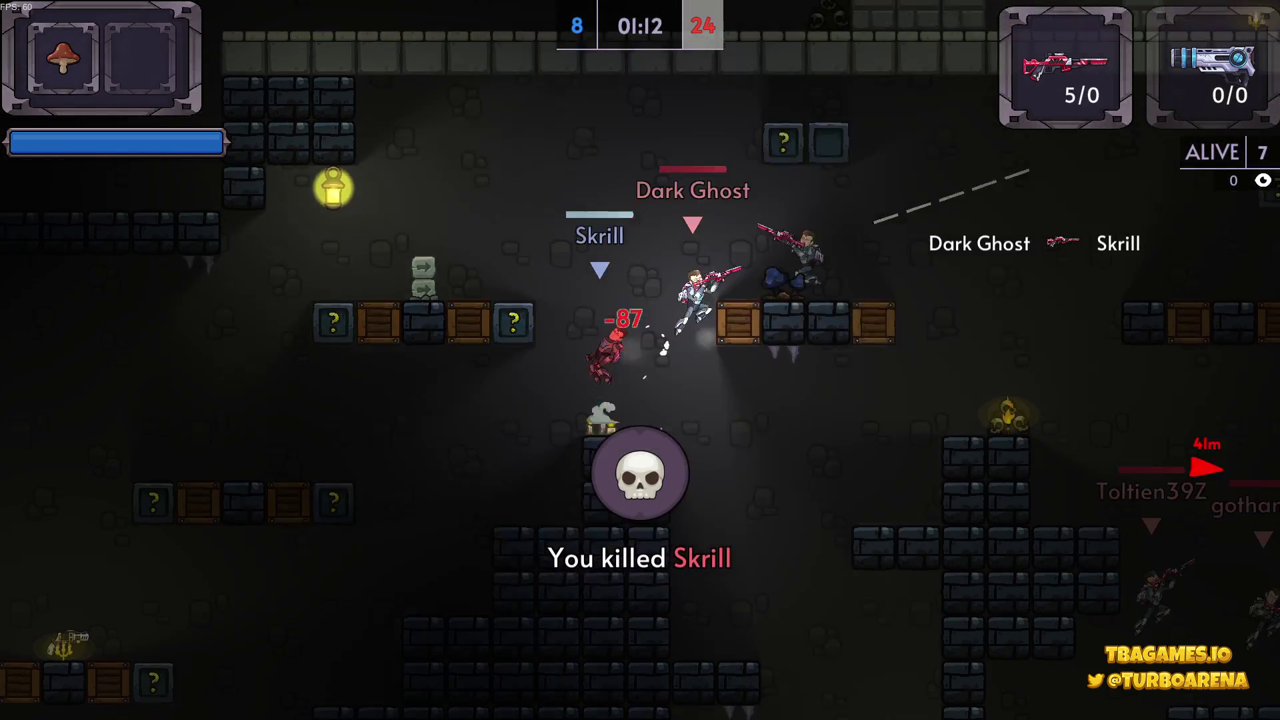Select the mushroom item slot
The image size is (1280, 720).
click(63, 58)
